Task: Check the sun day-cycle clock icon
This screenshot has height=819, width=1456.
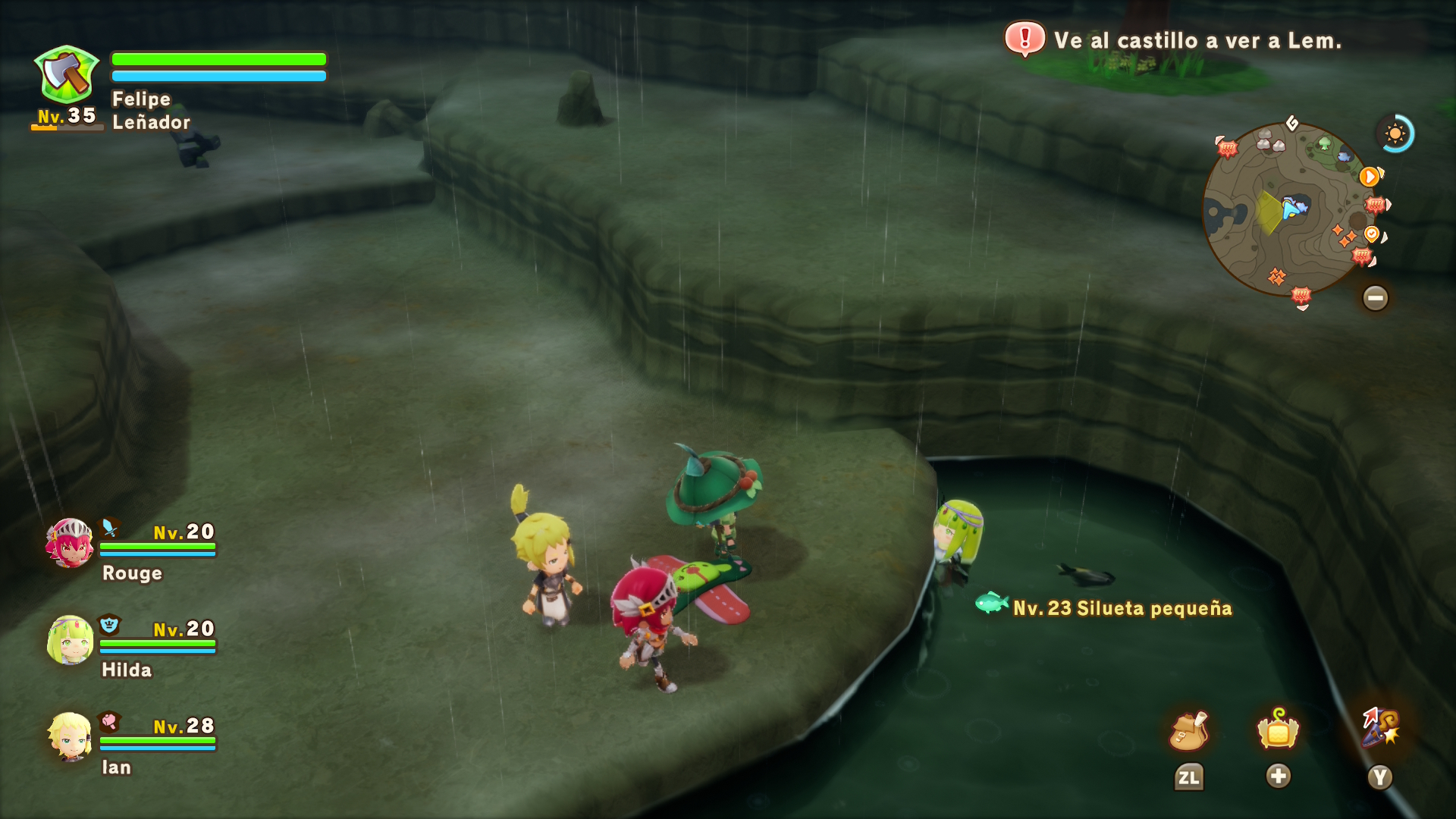Action: (x=1395, y=134)
